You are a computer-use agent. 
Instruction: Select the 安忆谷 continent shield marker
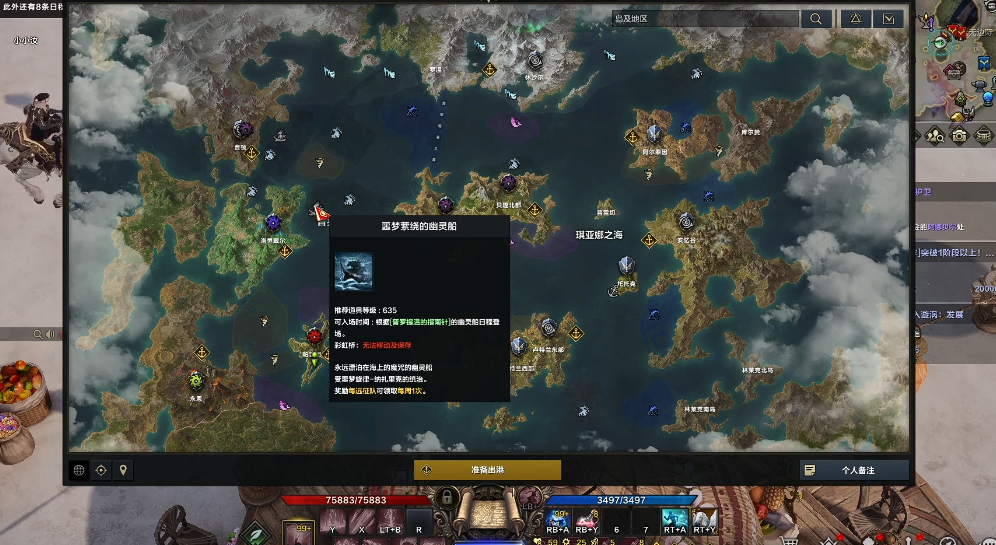coord(686,221)
